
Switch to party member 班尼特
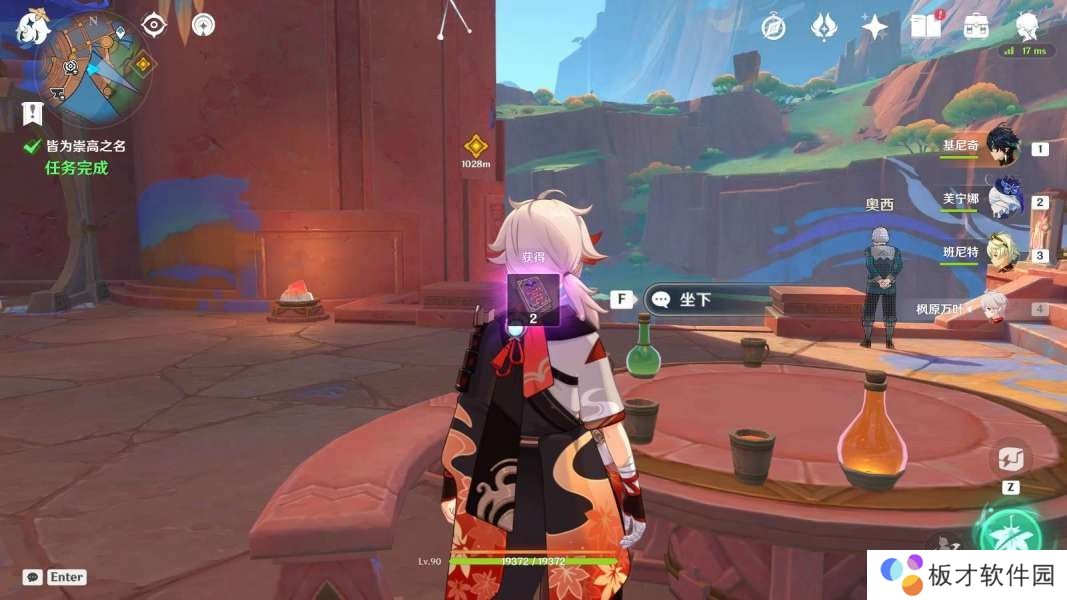(x=1002, y=254)
